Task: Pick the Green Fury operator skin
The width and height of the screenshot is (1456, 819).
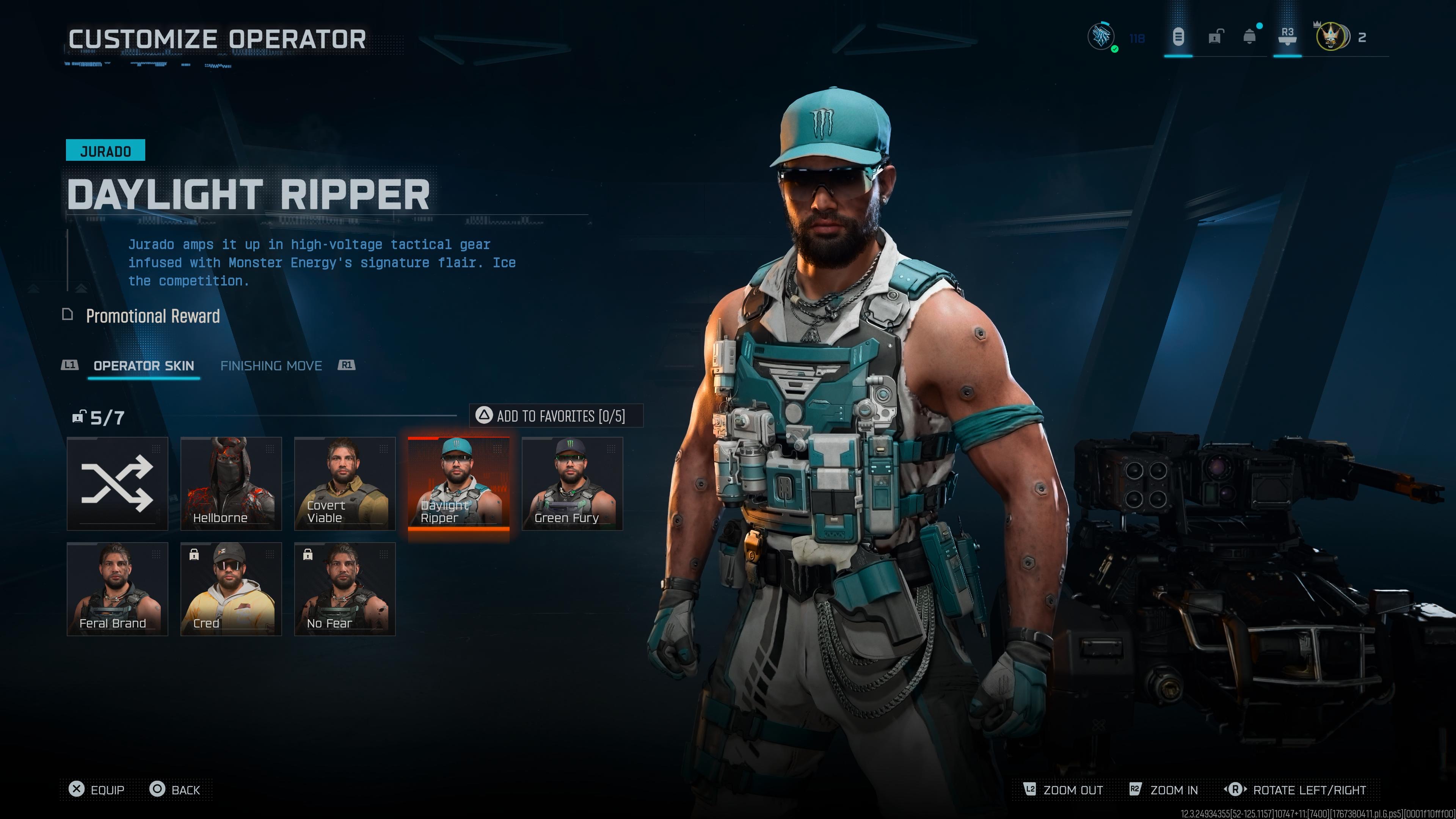Action: 572,484
